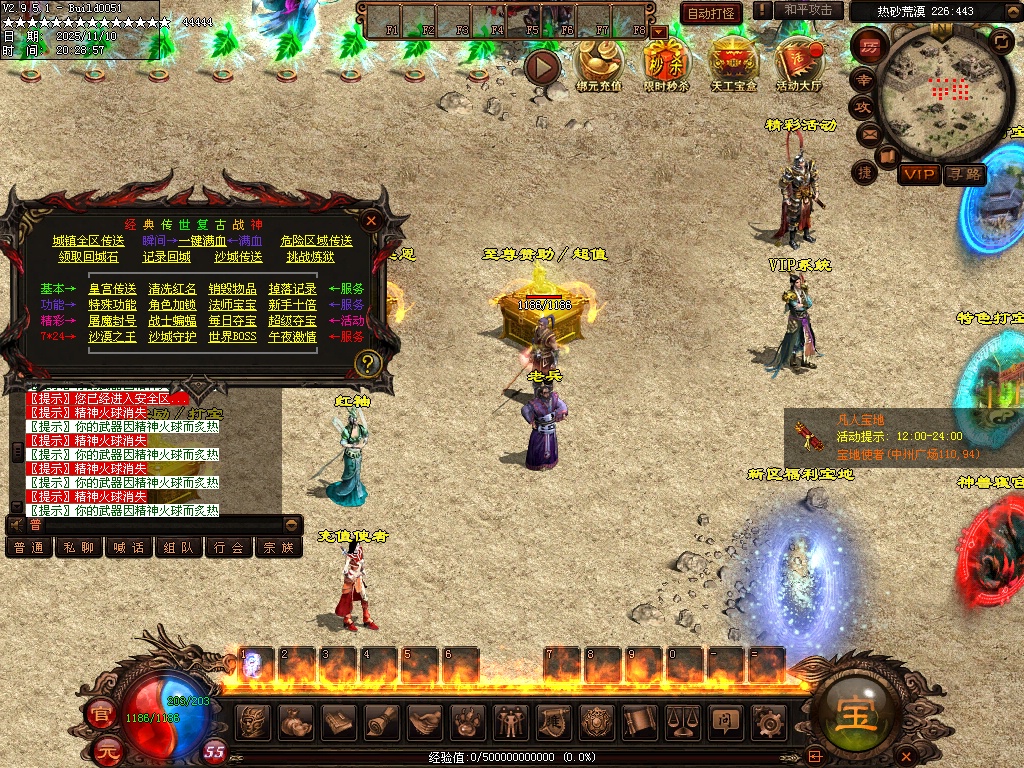This screenshot has width=1024, height=768.
Task: Switch the 和平攻击 attack mode
Action: coord(808,10)
